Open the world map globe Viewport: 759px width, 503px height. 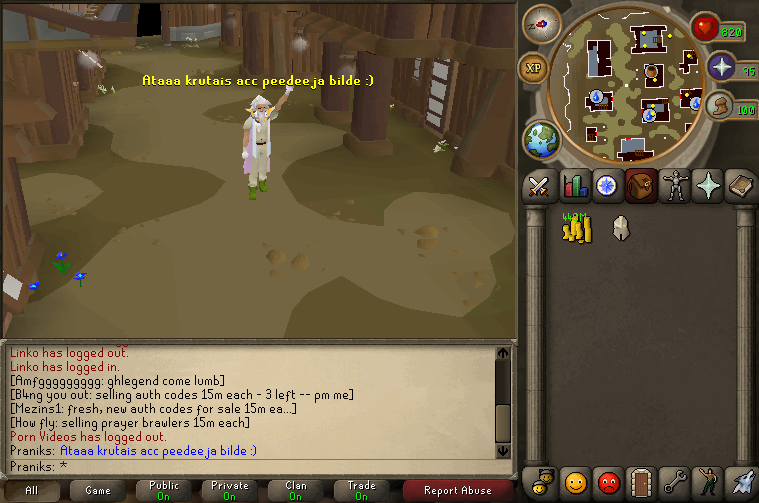541,139
